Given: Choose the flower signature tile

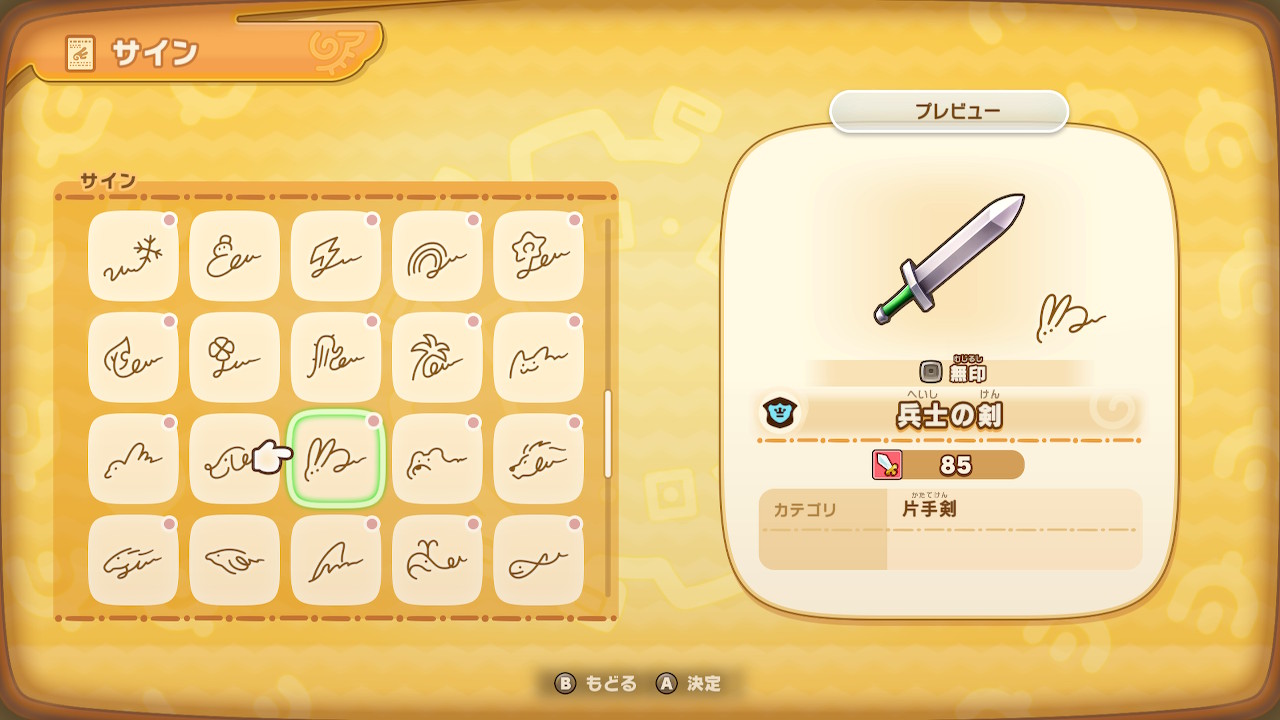Looking at the screenshot, I should click(539, 257).
